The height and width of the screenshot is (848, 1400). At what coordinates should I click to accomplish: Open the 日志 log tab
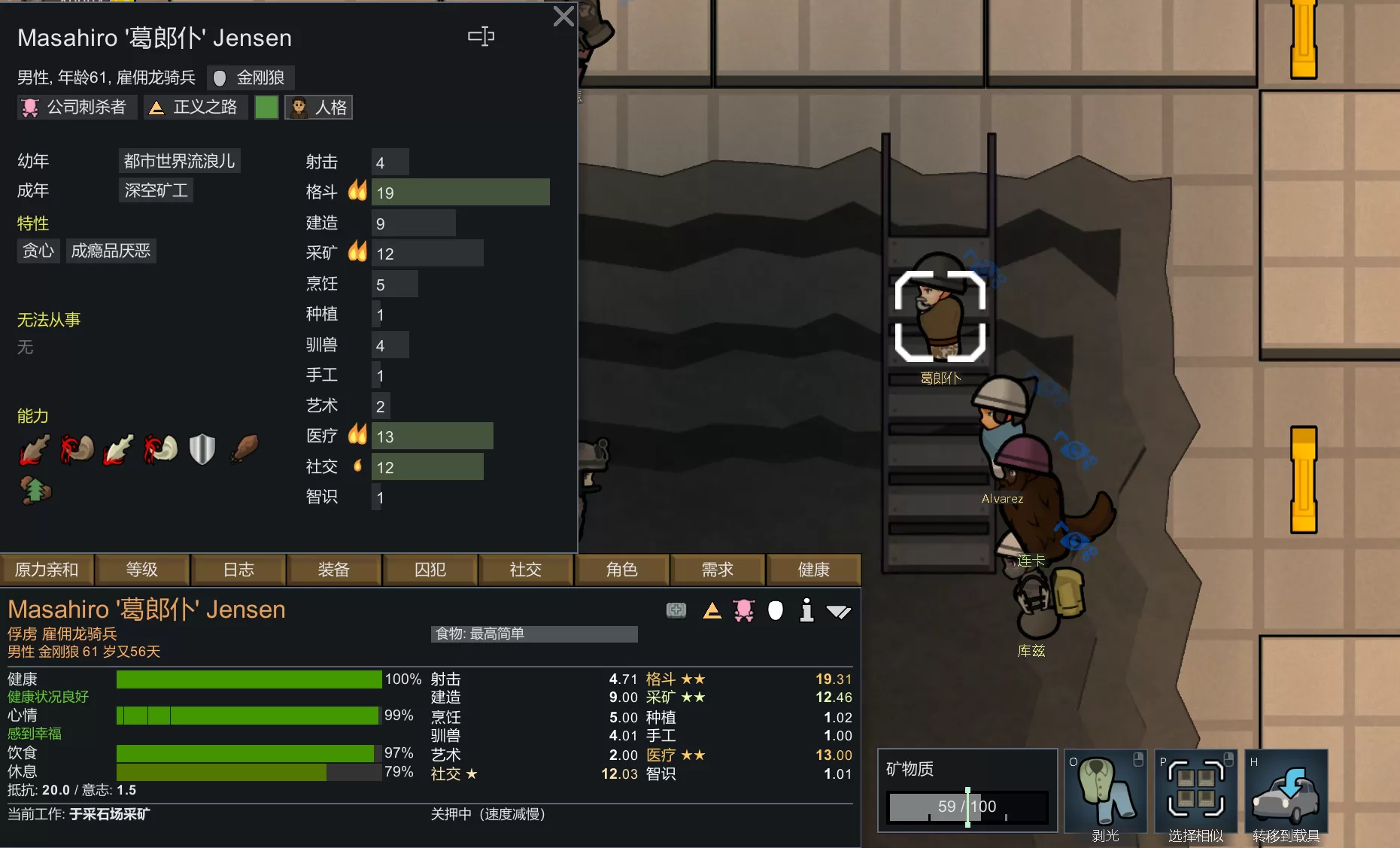click(x=238, y=570)
